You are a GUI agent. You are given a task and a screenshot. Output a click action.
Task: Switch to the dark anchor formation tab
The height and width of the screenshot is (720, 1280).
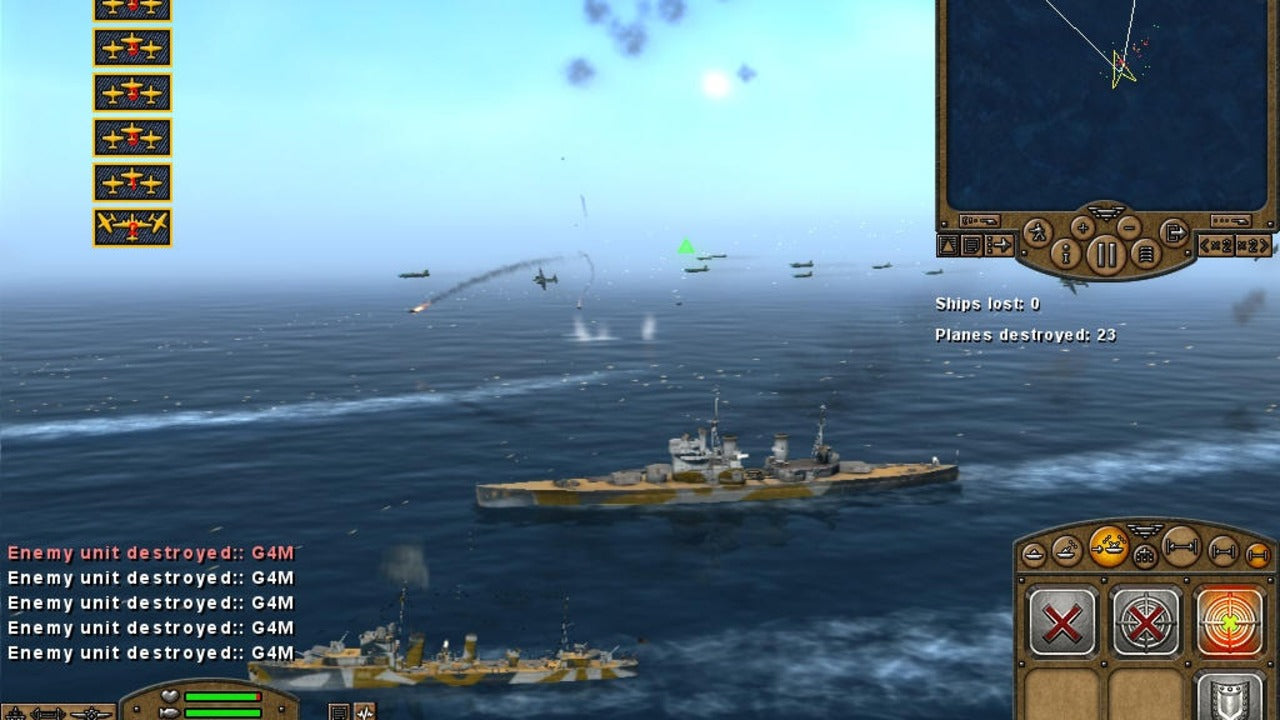1144,553
